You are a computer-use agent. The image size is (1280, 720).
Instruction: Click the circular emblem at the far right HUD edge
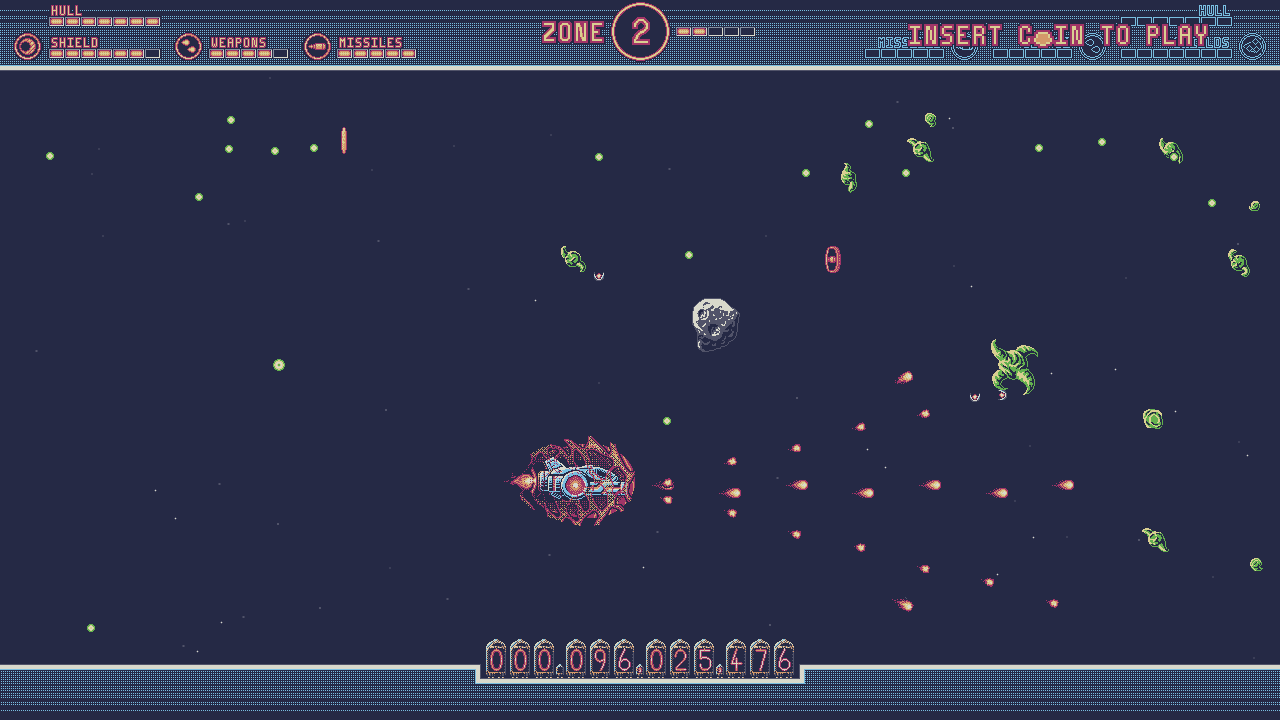pyautogui.click(x=1252, y=45)
